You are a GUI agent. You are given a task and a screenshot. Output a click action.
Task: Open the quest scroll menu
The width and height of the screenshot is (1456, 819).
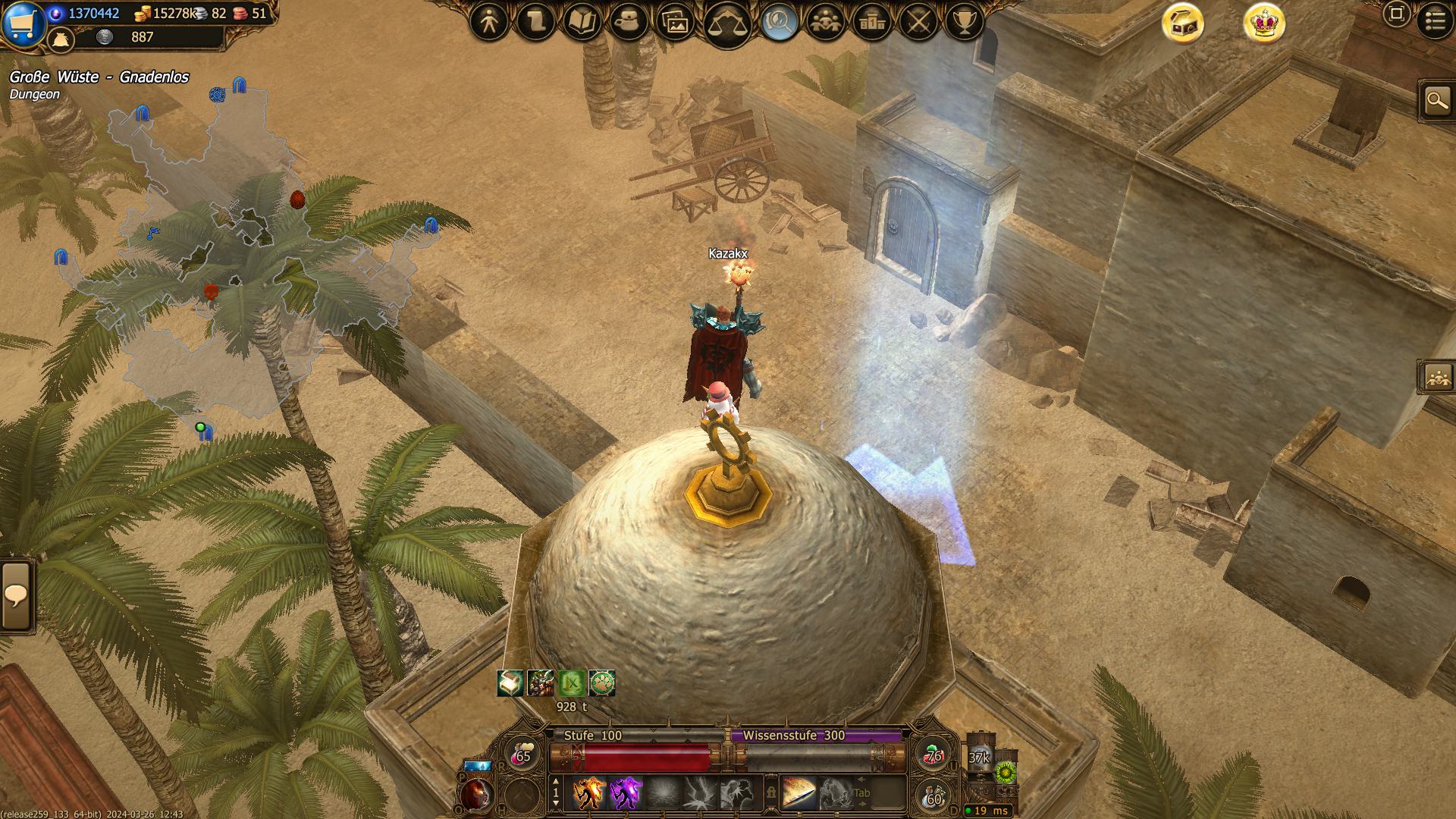pos(535,23)
